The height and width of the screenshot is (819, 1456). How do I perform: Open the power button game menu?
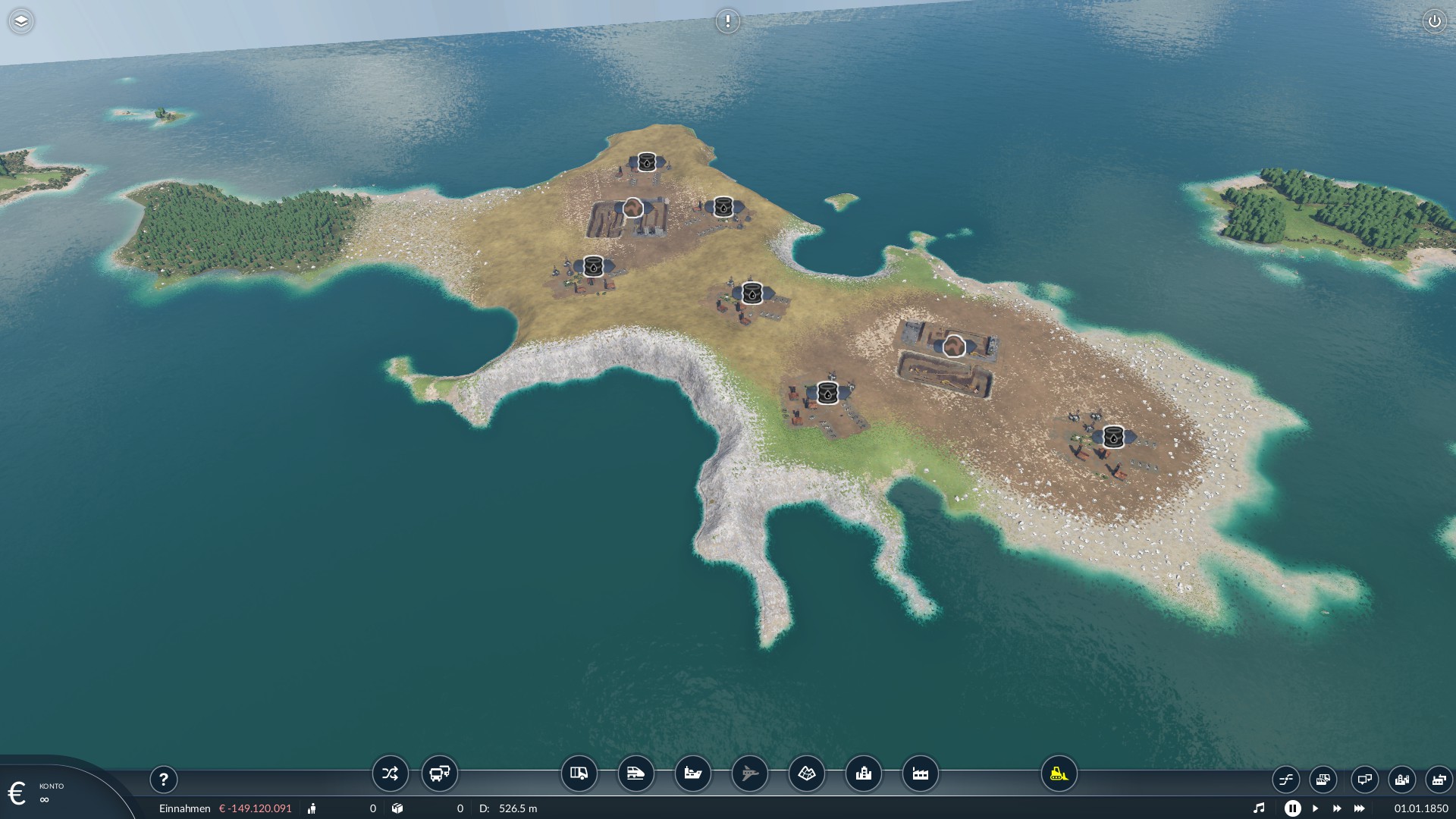click(x=1434, y=21)
